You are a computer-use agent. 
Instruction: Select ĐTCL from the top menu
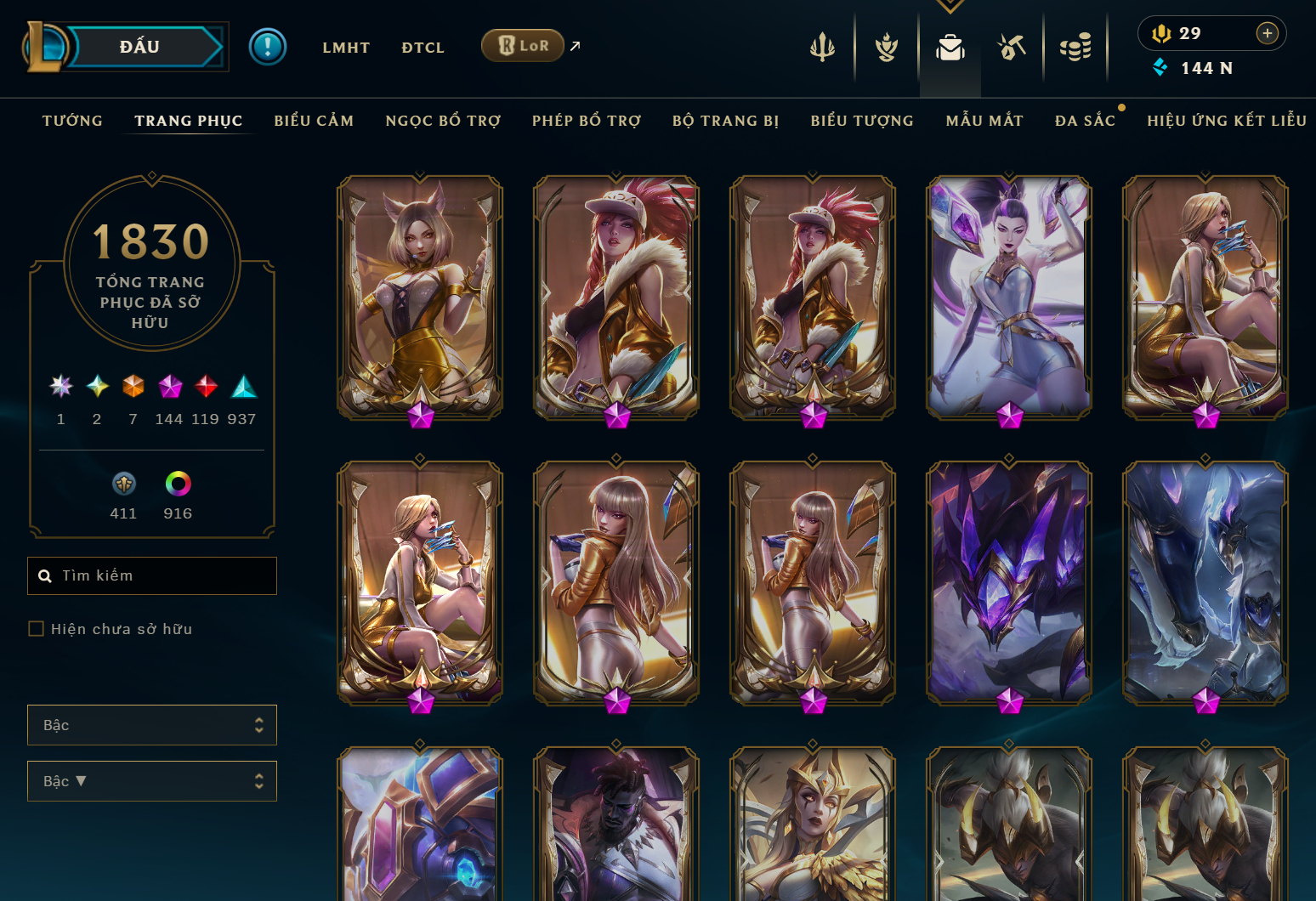pos(423,48)
